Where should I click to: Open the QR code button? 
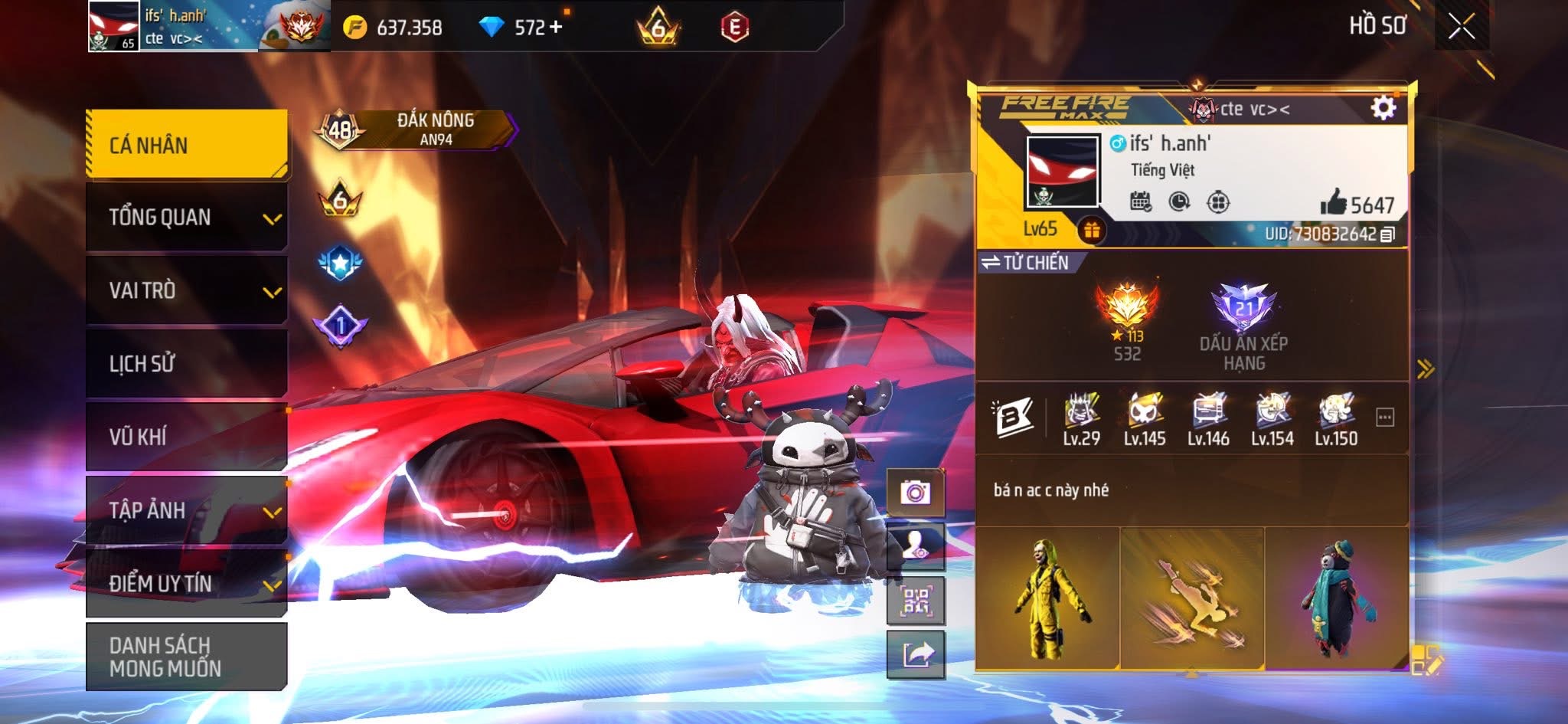tap(916, 601)
